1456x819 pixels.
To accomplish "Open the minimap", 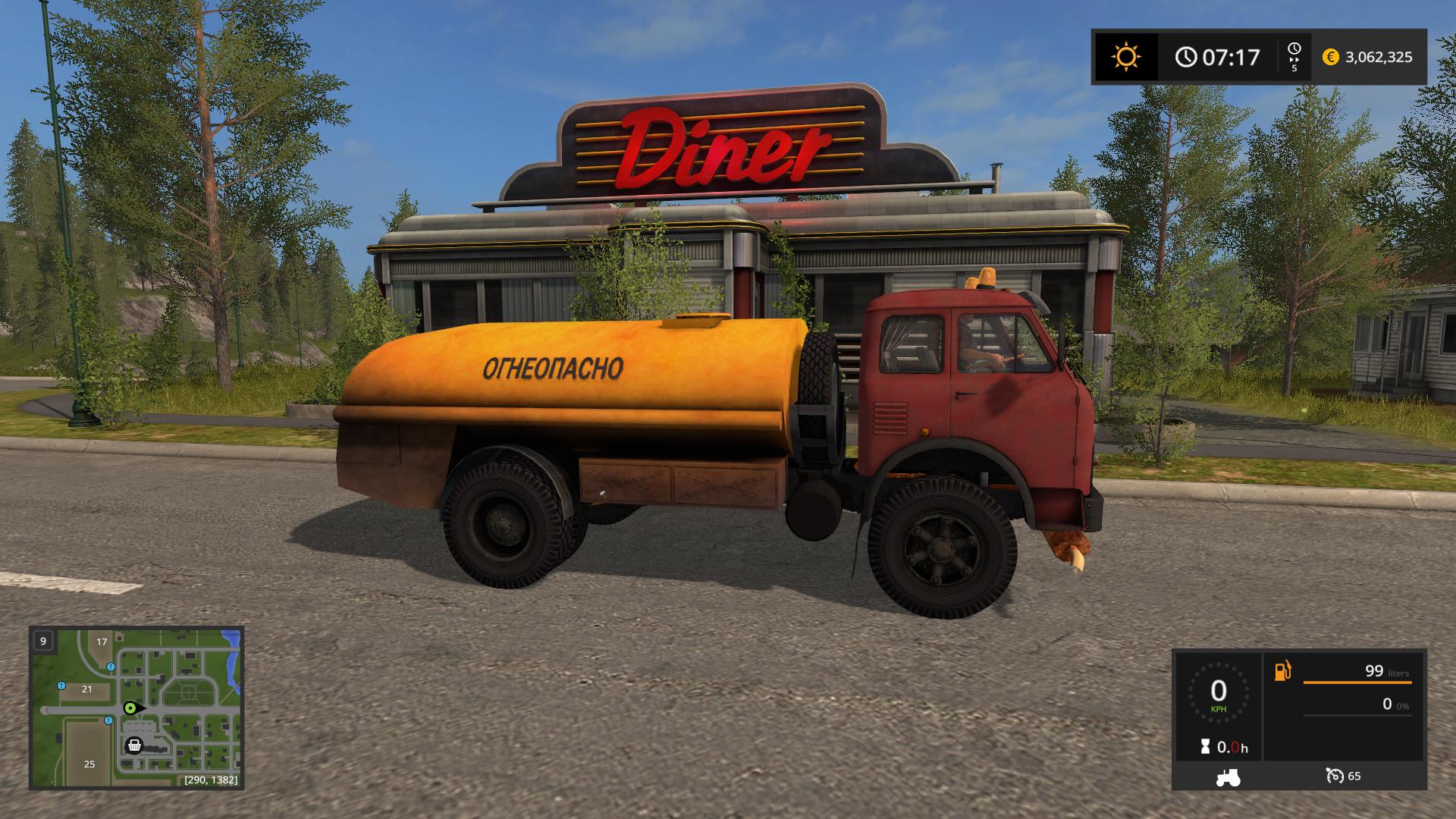I will tap(136, 707).
